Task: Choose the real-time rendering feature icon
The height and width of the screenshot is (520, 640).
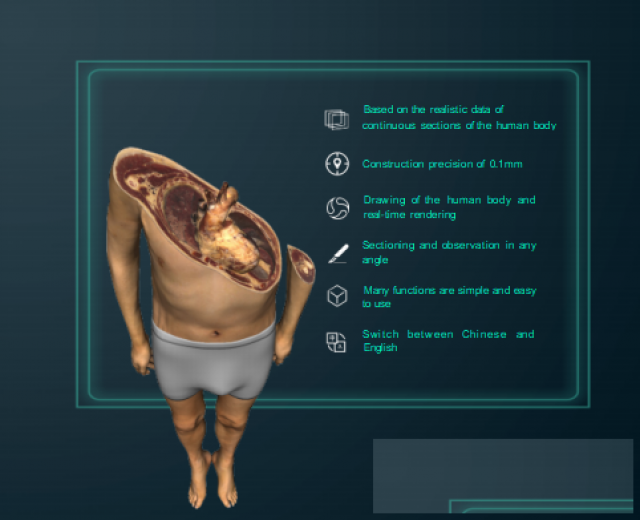Action: click(x=336, y=208)
